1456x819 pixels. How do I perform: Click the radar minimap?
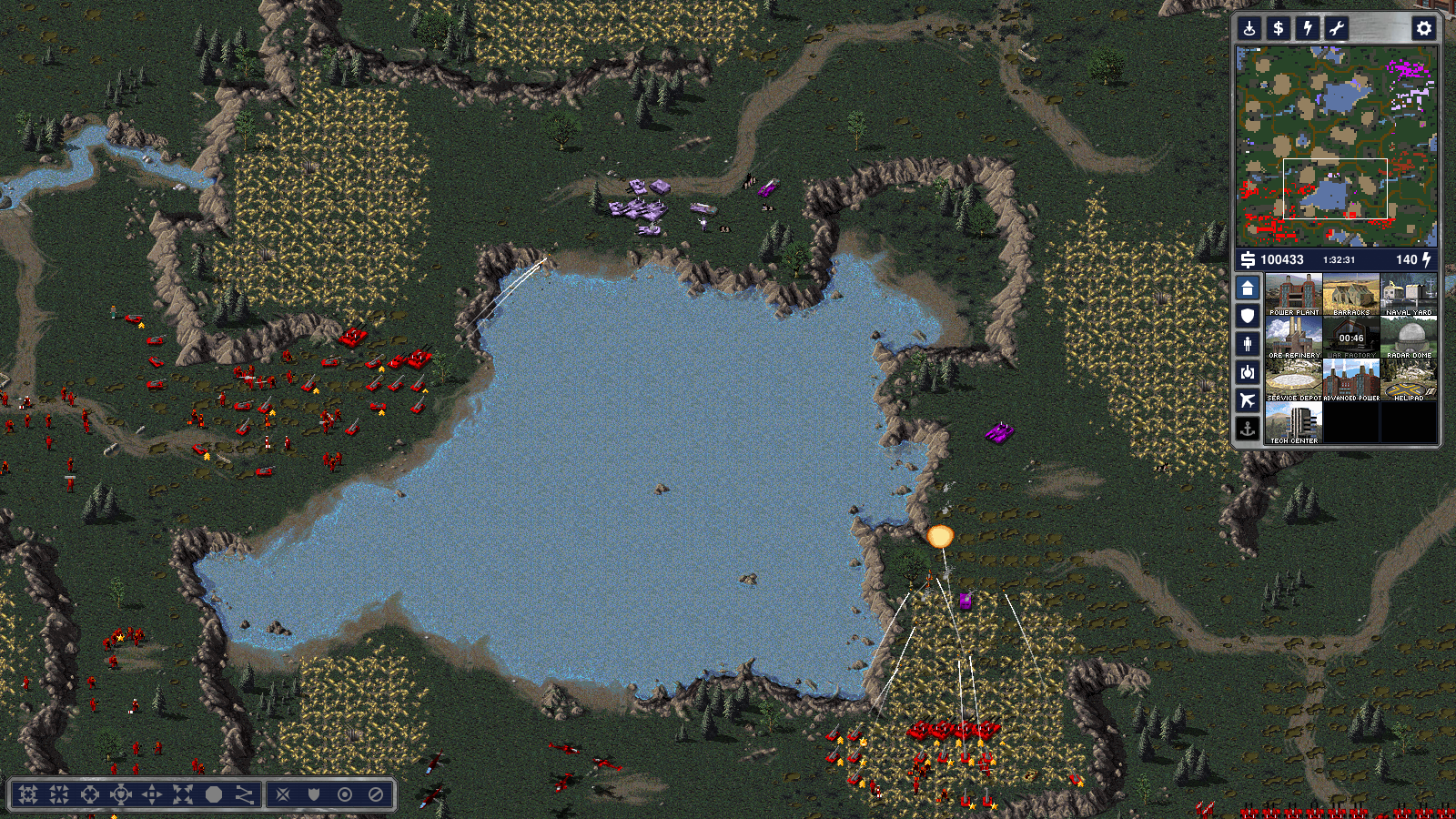point(1336,146)
